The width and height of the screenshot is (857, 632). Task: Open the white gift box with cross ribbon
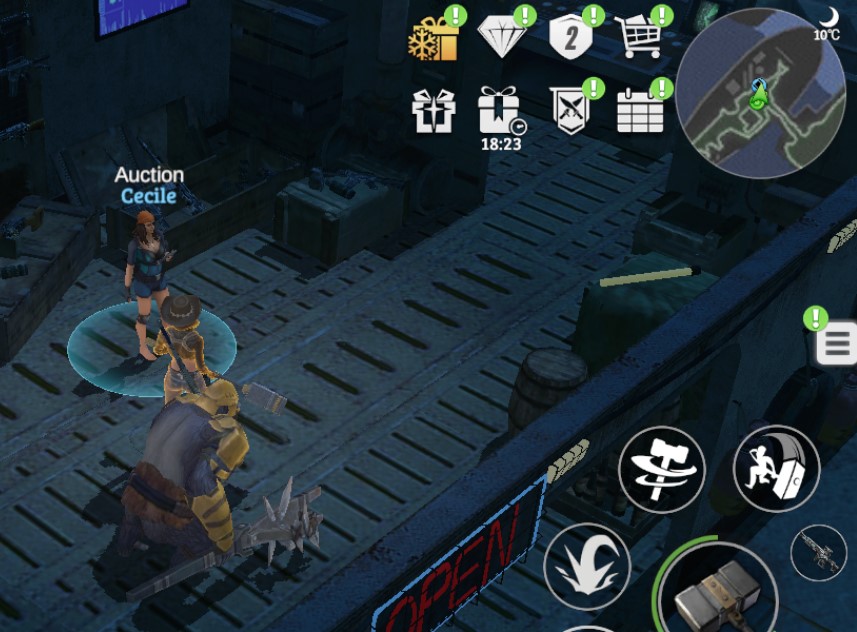(434, 111)
